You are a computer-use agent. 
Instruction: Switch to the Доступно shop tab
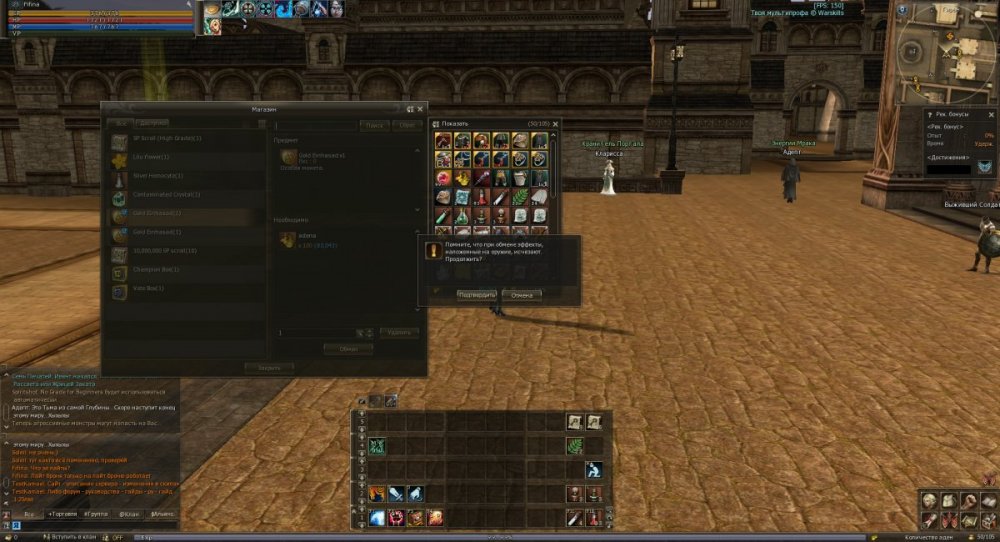coord(151,123)
